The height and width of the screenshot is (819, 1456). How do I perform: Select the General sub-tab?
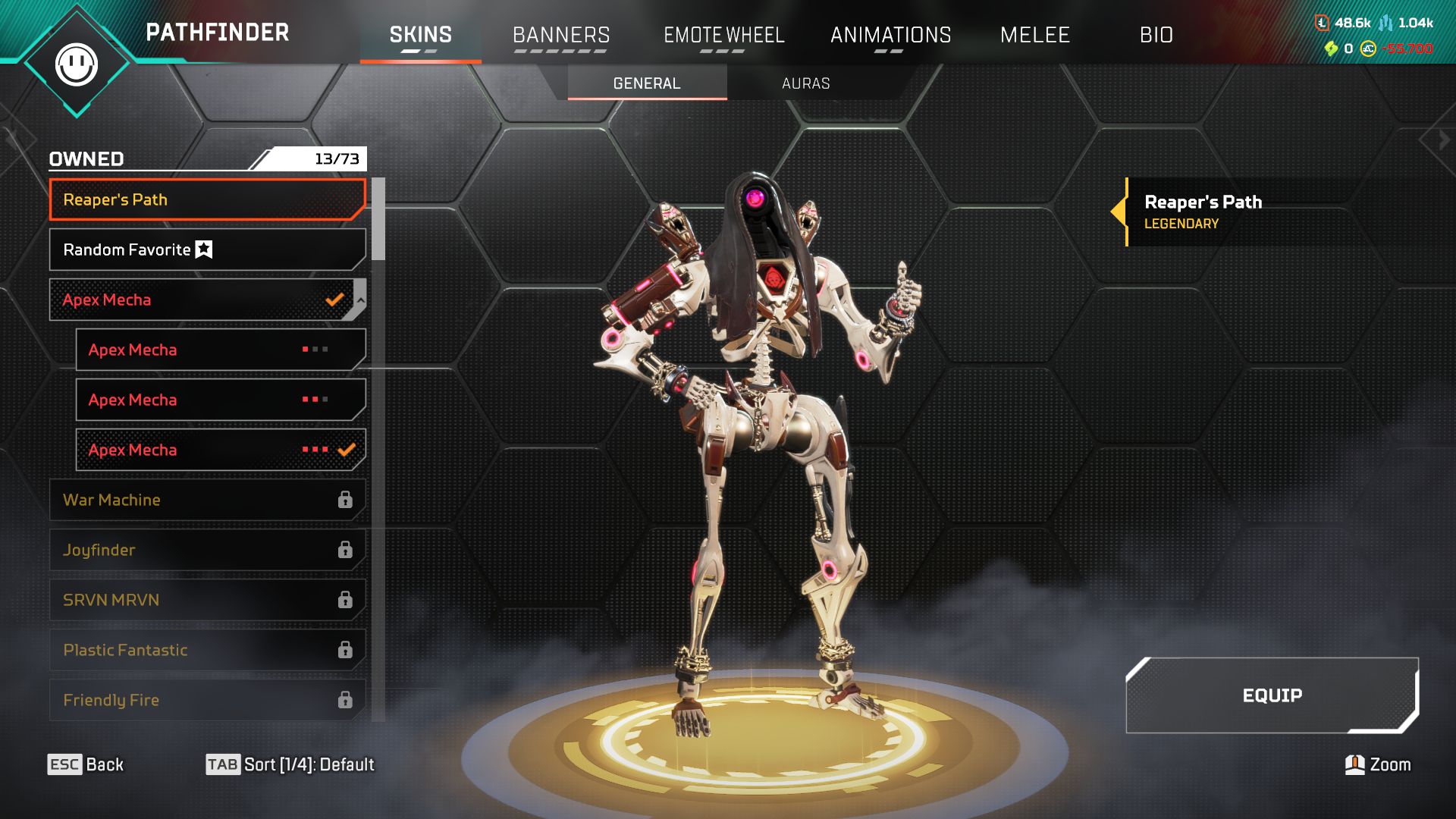coord(646,83)
